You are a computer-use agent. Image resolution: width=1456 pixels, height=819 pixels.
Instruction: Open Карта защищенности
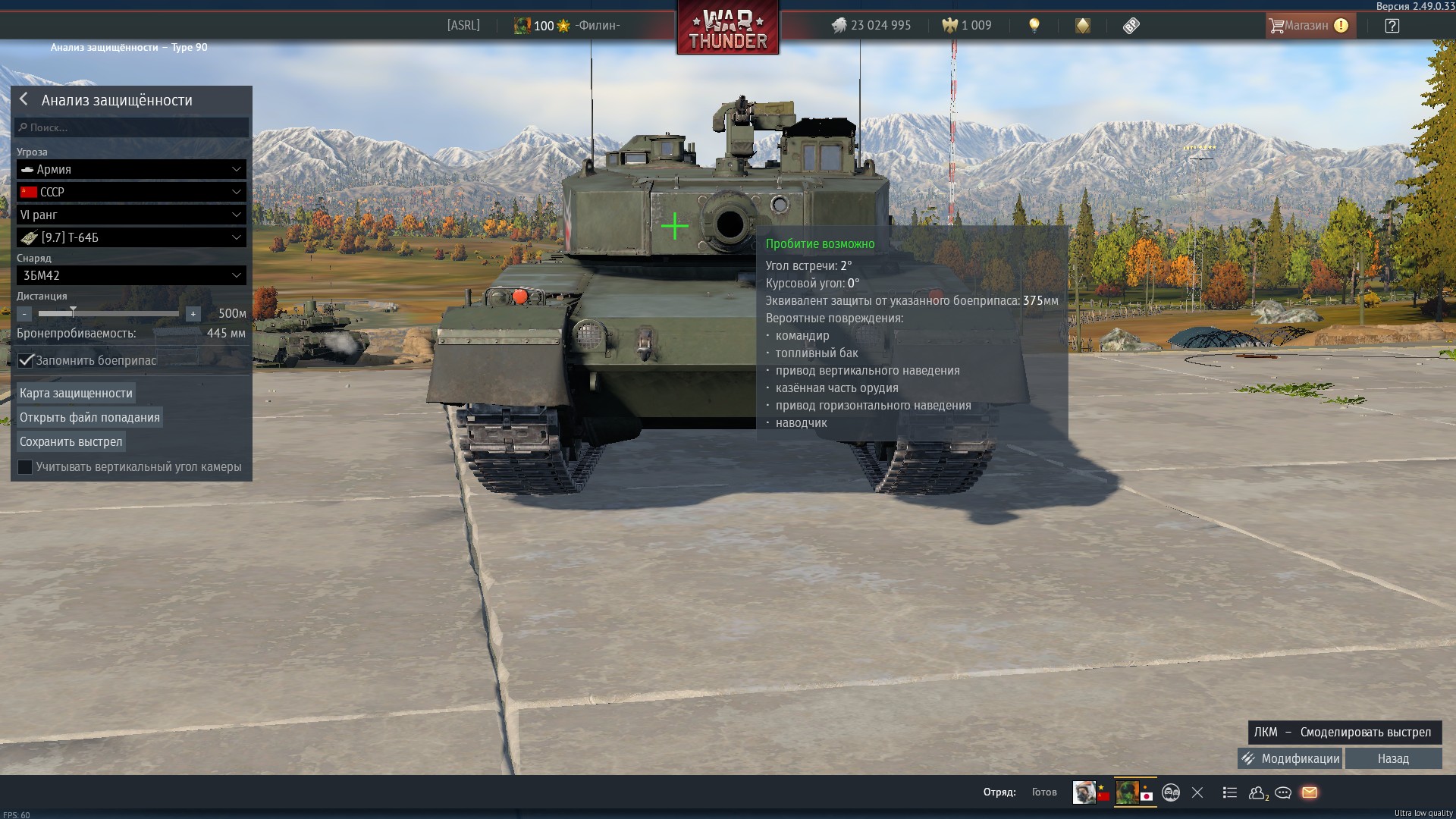[76, 393]
